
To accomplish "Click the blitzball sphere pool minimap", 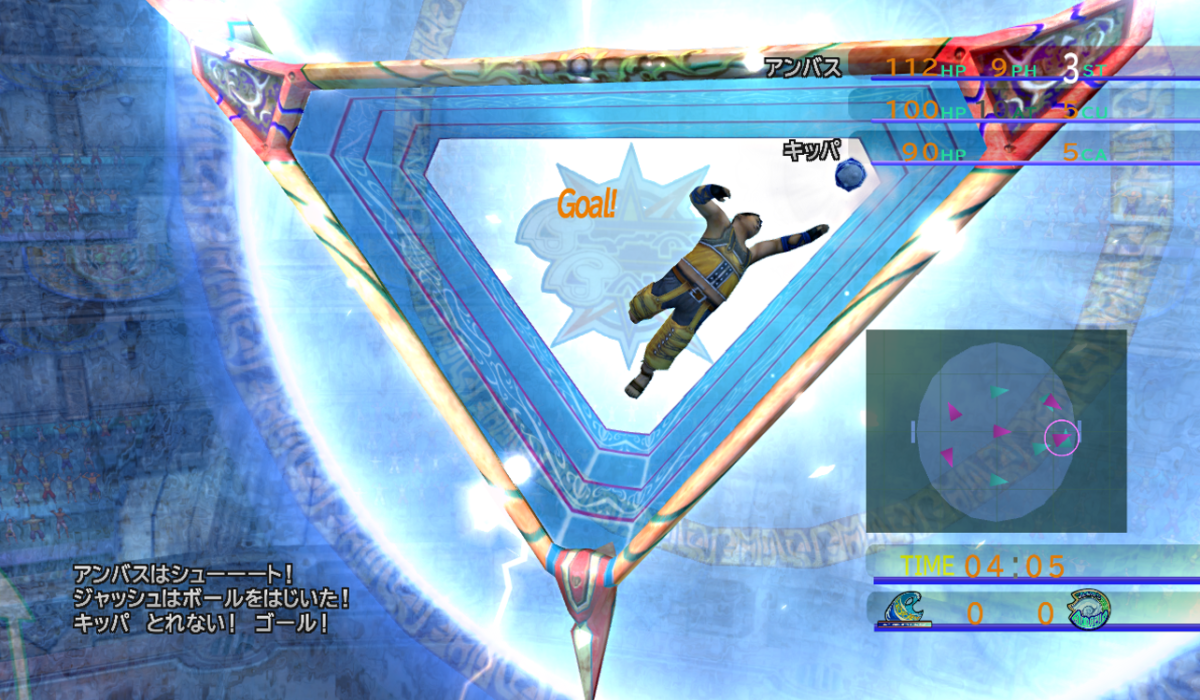I will coord(996,430).
